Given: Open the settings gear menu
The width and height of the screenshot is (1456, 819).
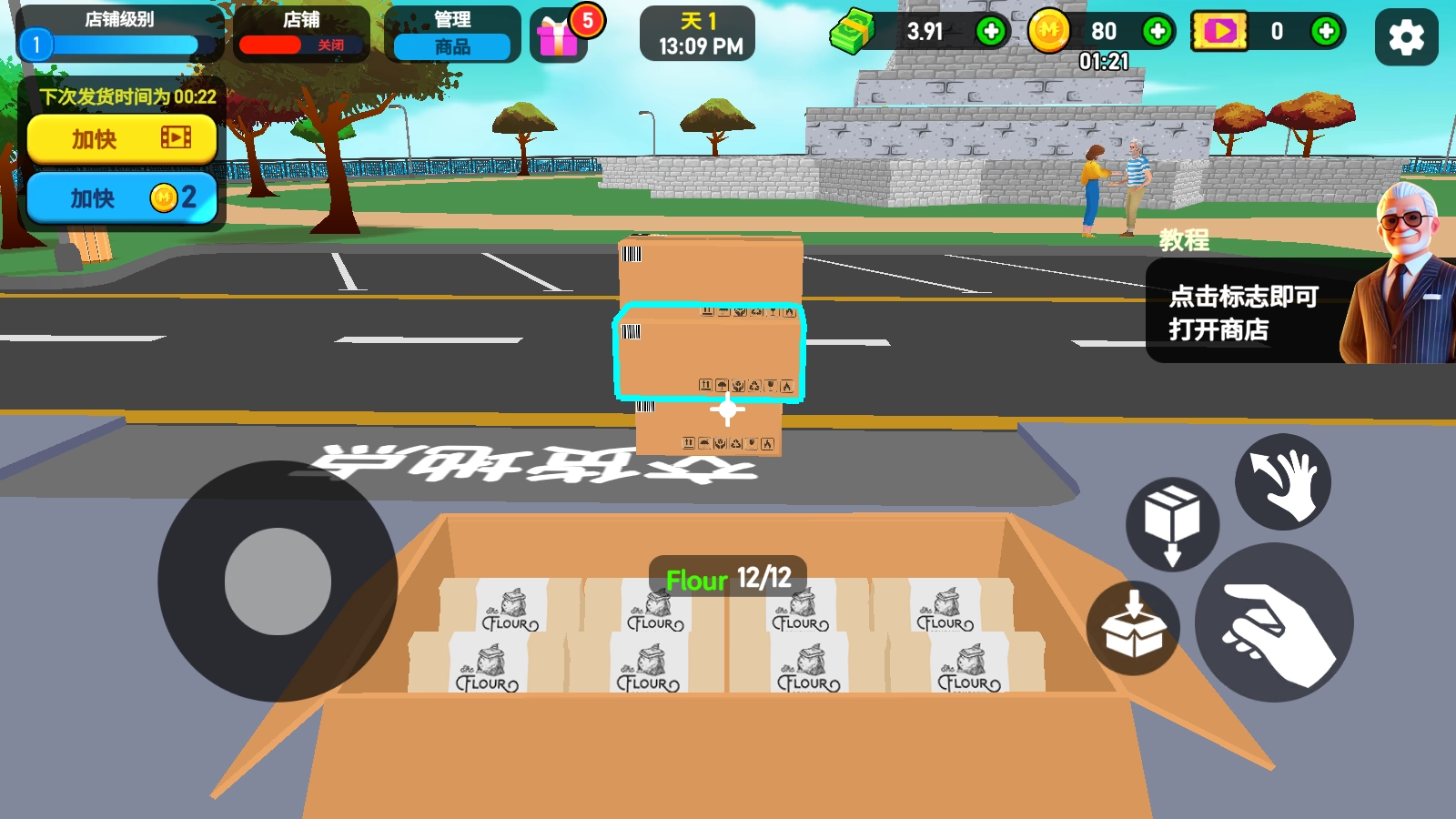Looking at the screenshot, I should point(1406,37).
